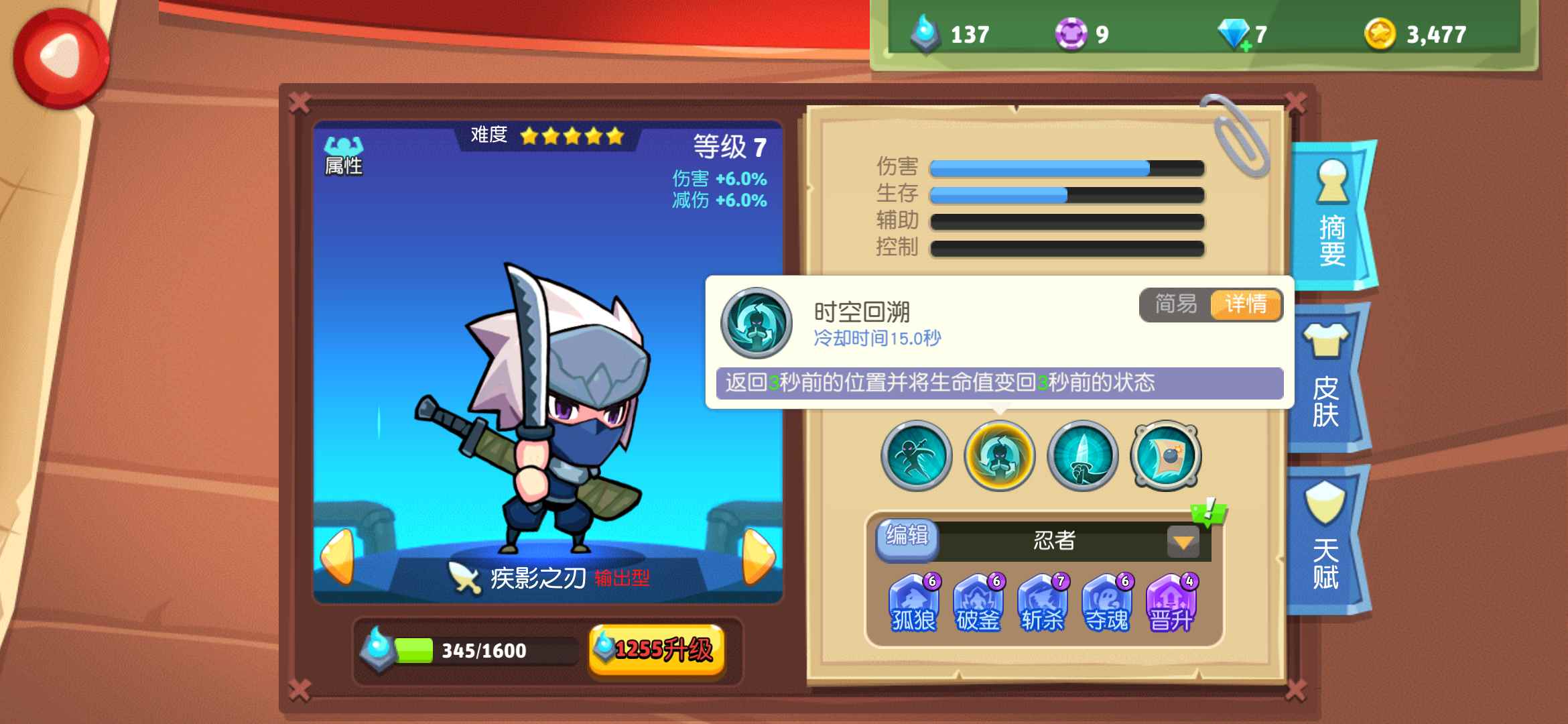Select the 斩杀 talent gem
1568x724 pixels.
[1043, 603]
